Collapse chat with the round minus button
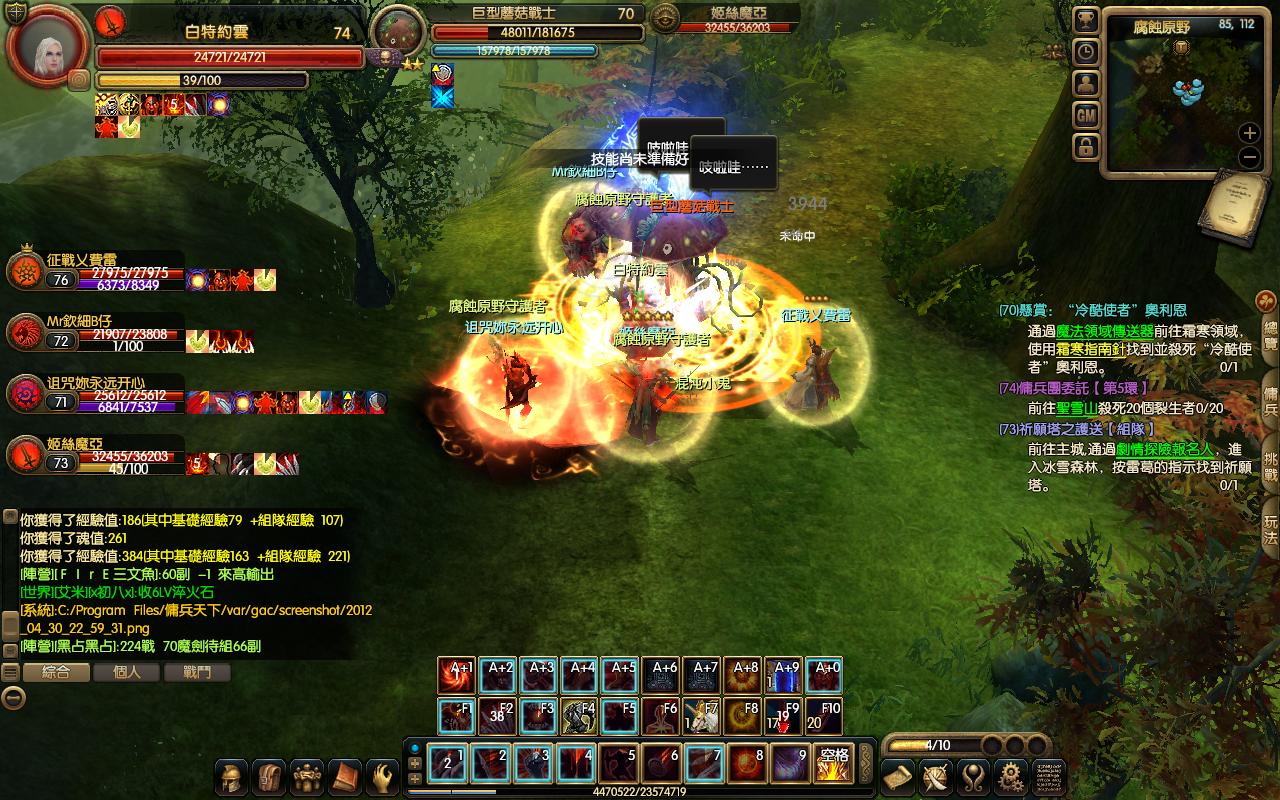The width and height of the screenshot is (1280, 800). [x=13, y=698]
